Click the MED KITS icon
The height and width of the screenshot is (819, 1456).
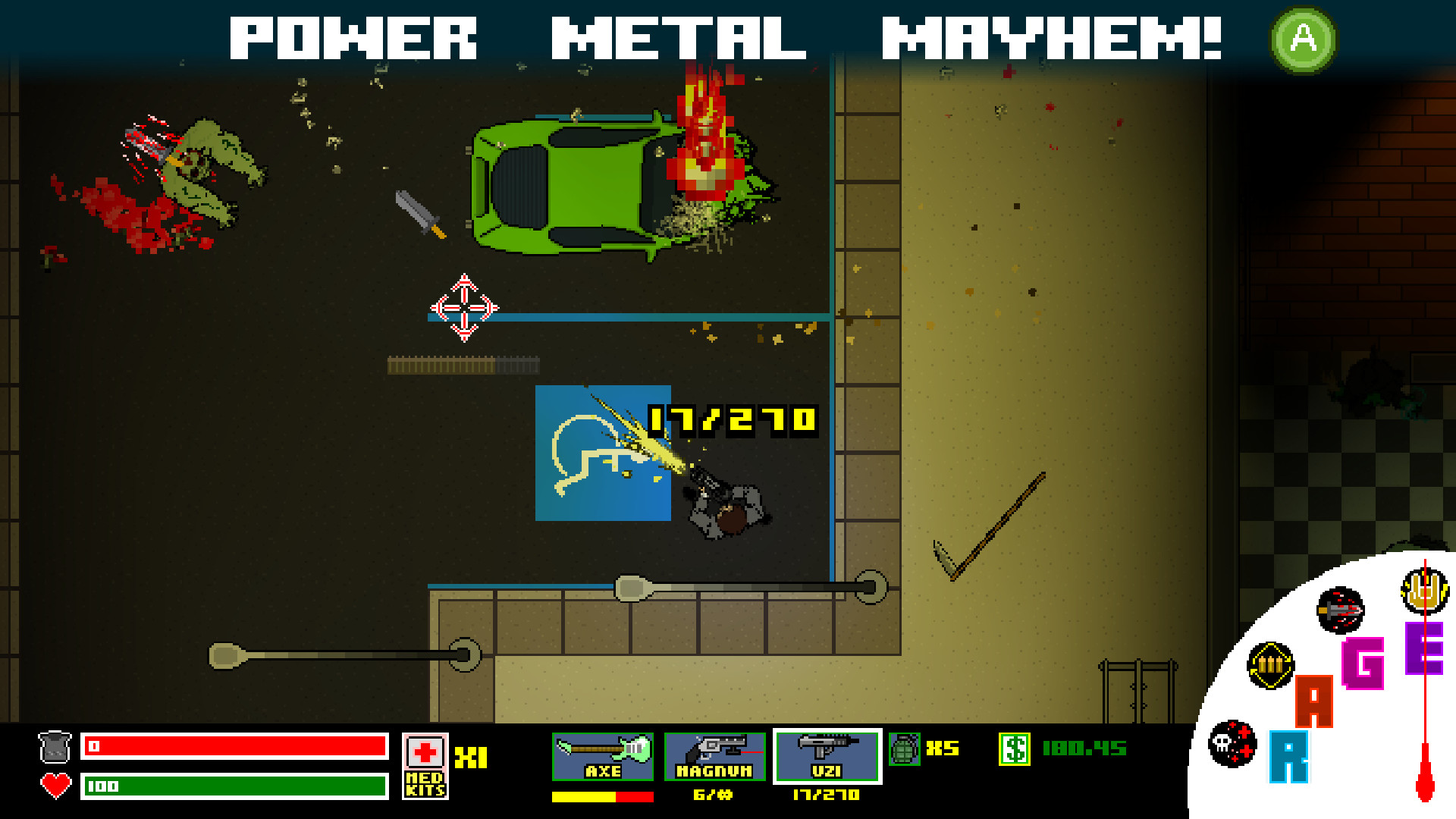pos(425,768)
